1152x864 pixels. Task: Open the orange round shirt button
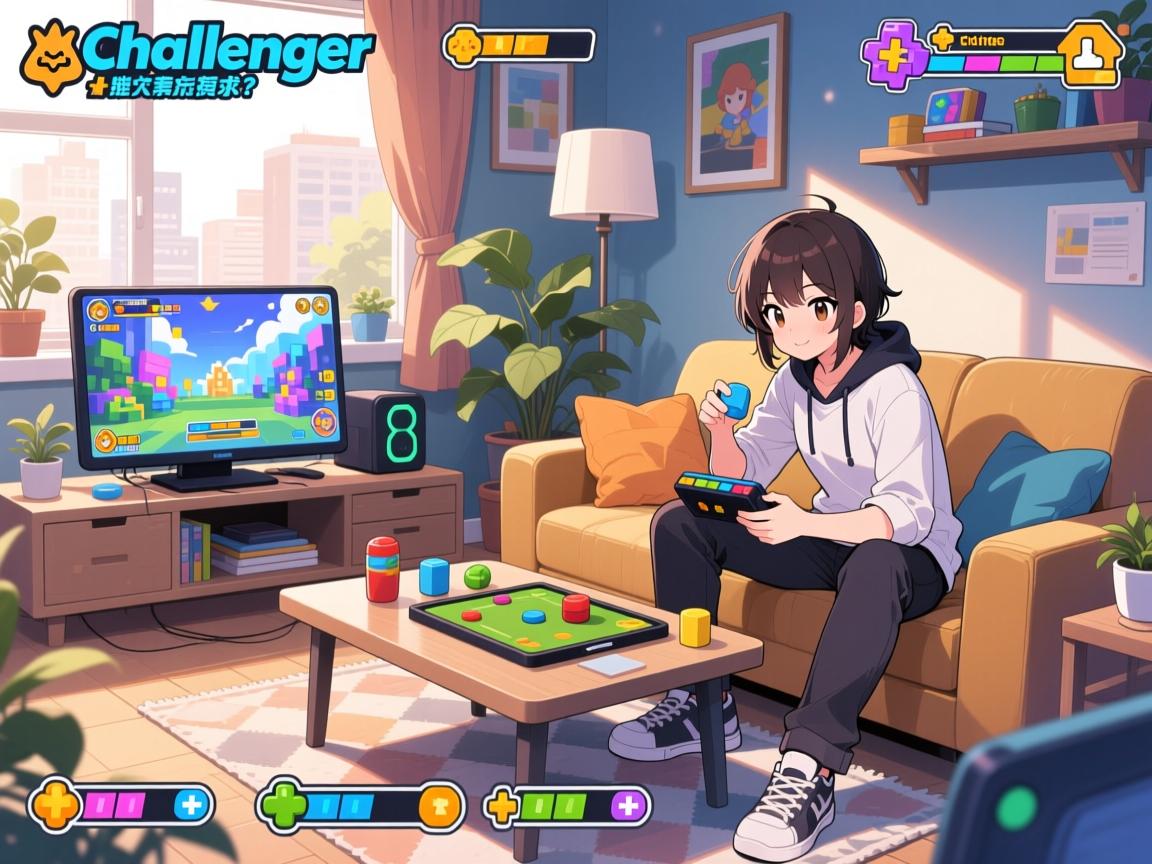pos(439,806)
